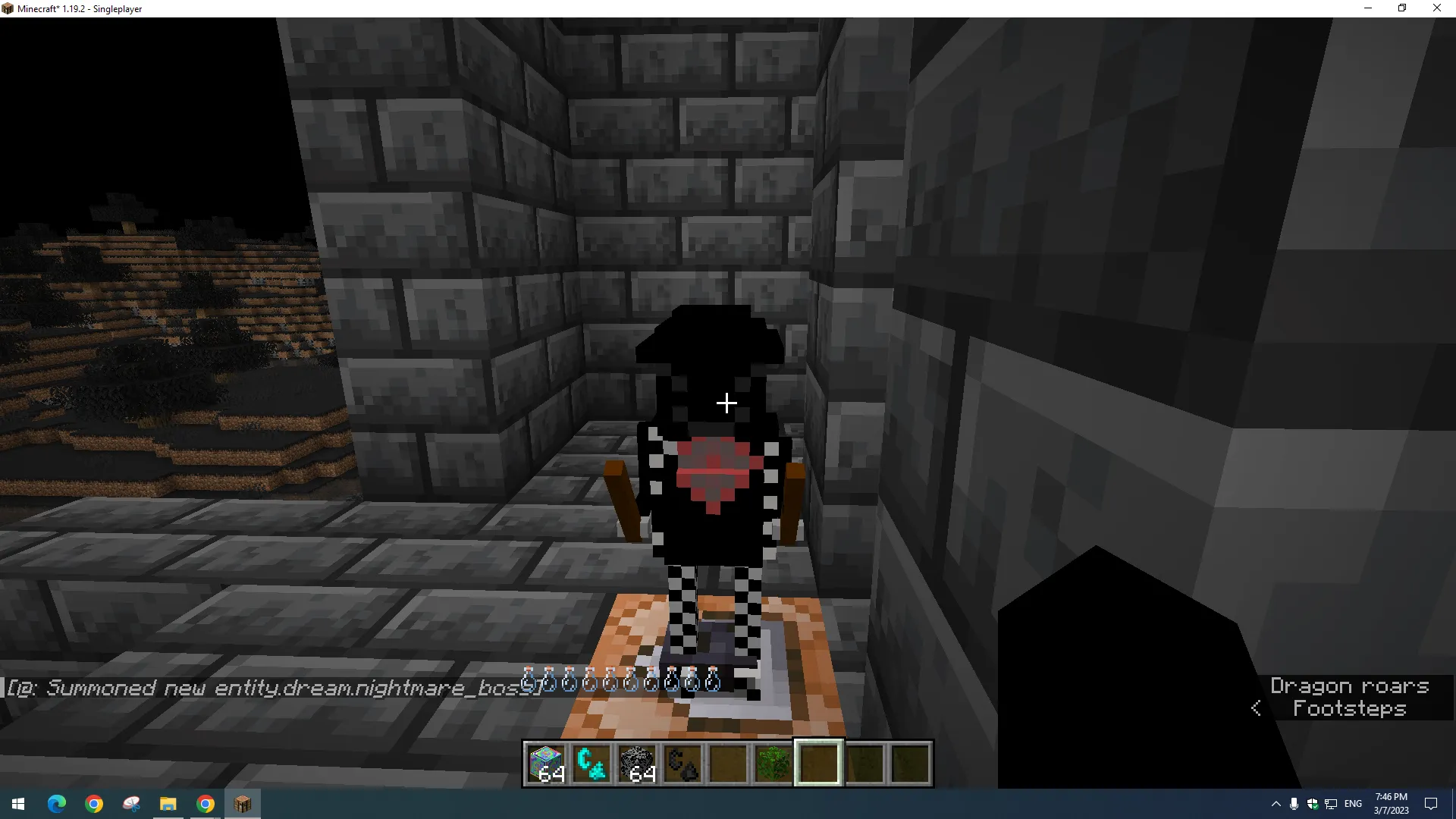Click the Minecraft icon on the taskbar
Viewport: 1456px width, 819px height.
[242, 804]
